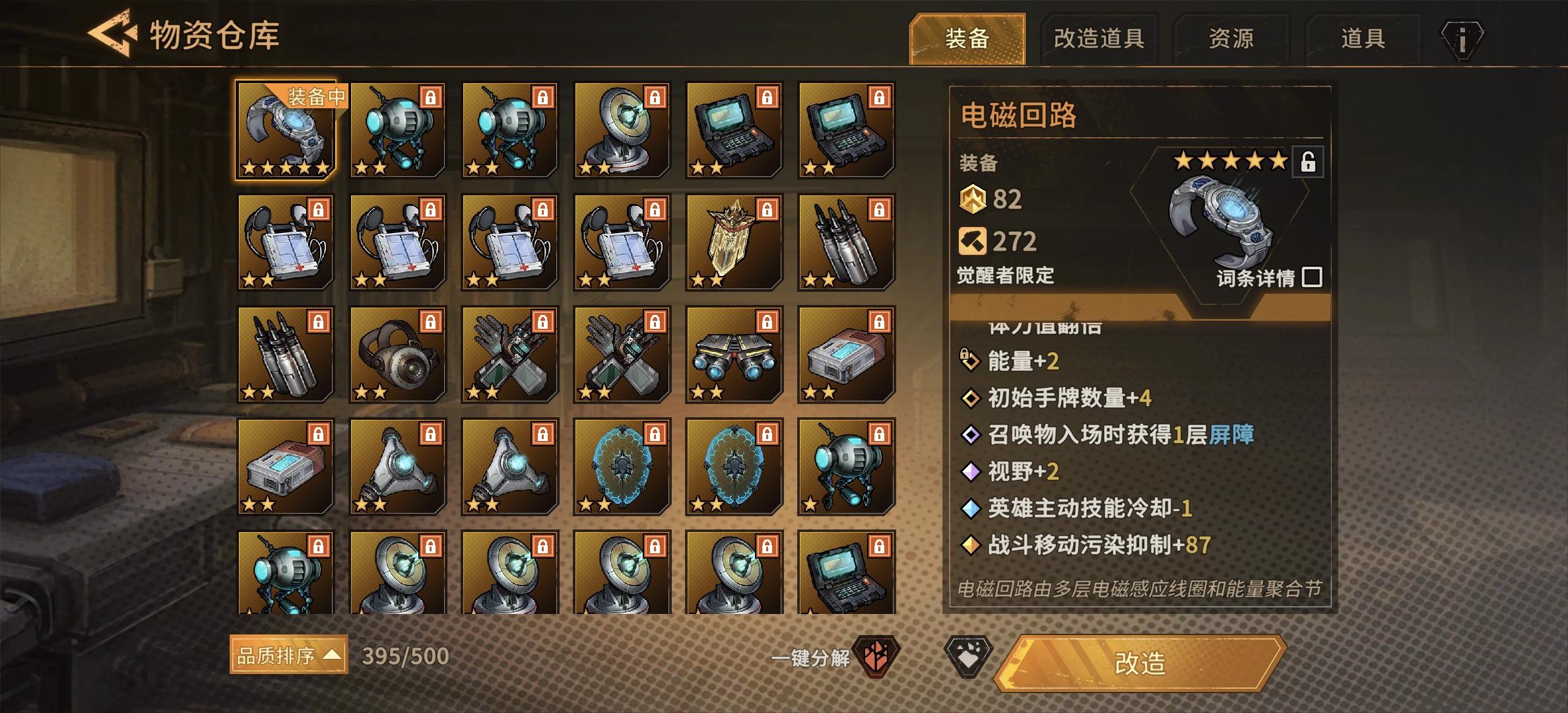This screenshot has height=713, width=1568.
Task: Select the golden totem item in second row
Action: pyautogui.click(x=734, y=243)
